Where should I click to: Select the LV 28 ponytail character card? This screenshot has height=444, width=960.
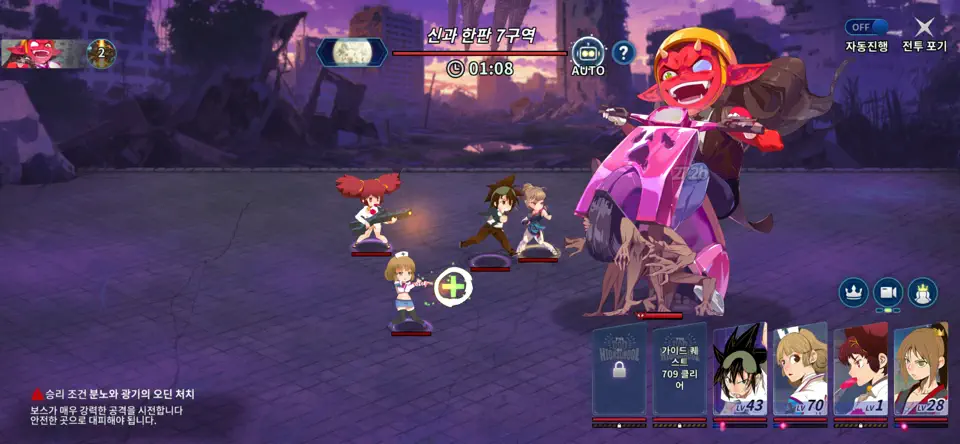(921, 370)
